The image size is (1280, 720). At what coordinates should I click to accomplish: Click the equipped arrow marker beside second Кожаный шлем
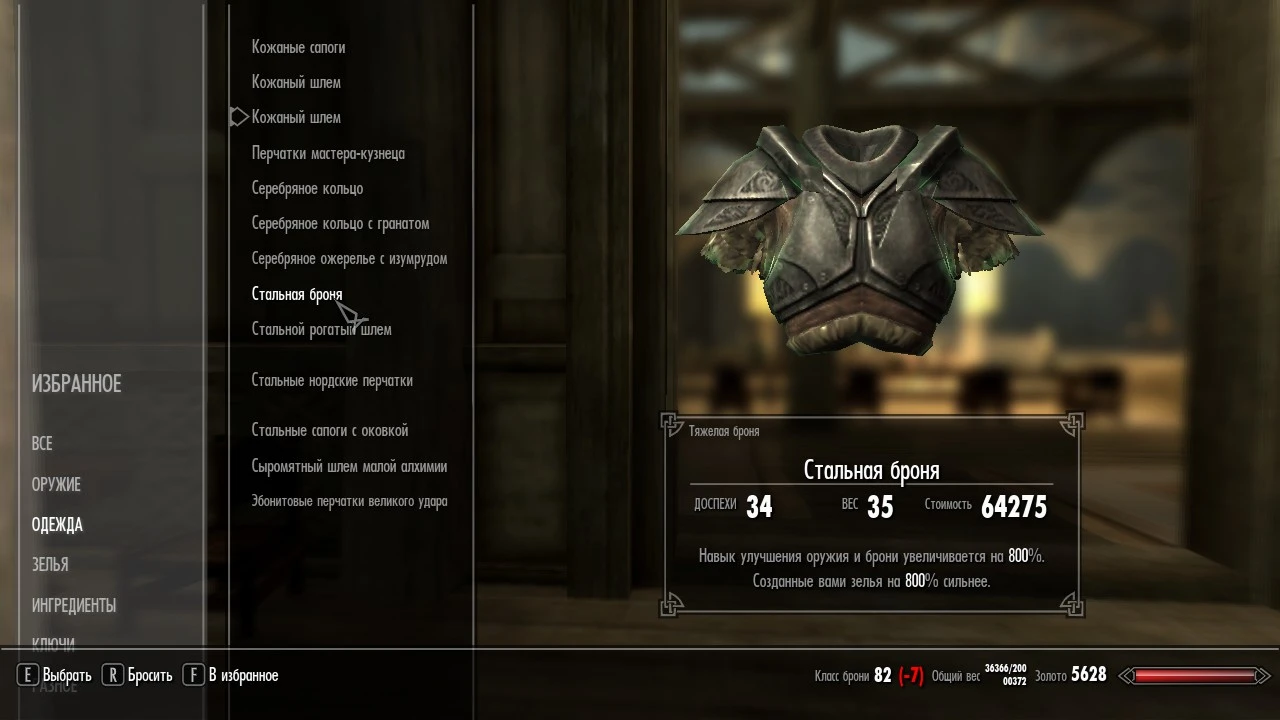click(238, 116)
